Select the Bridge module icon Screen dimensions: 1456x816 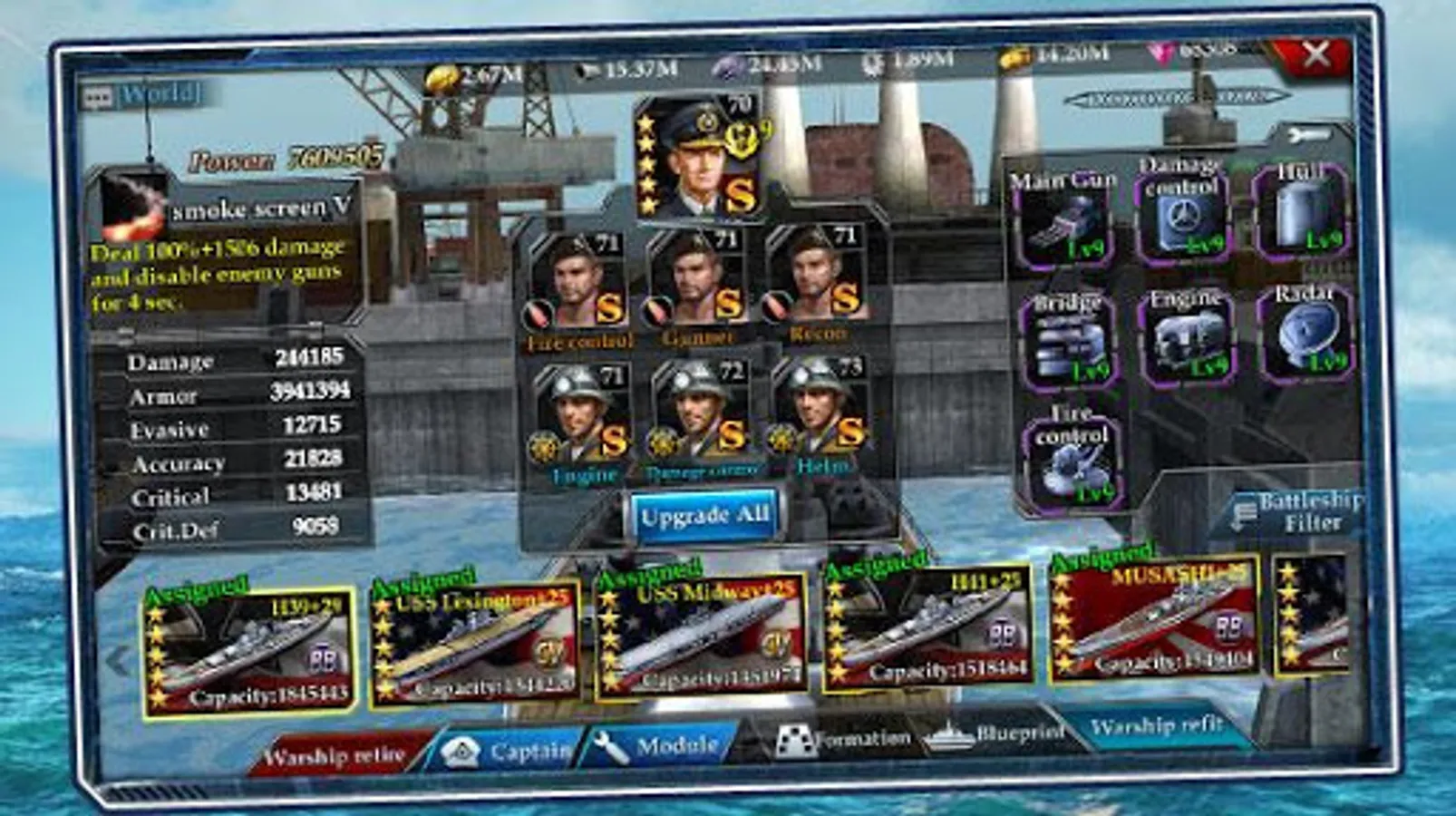[1068, 345]
